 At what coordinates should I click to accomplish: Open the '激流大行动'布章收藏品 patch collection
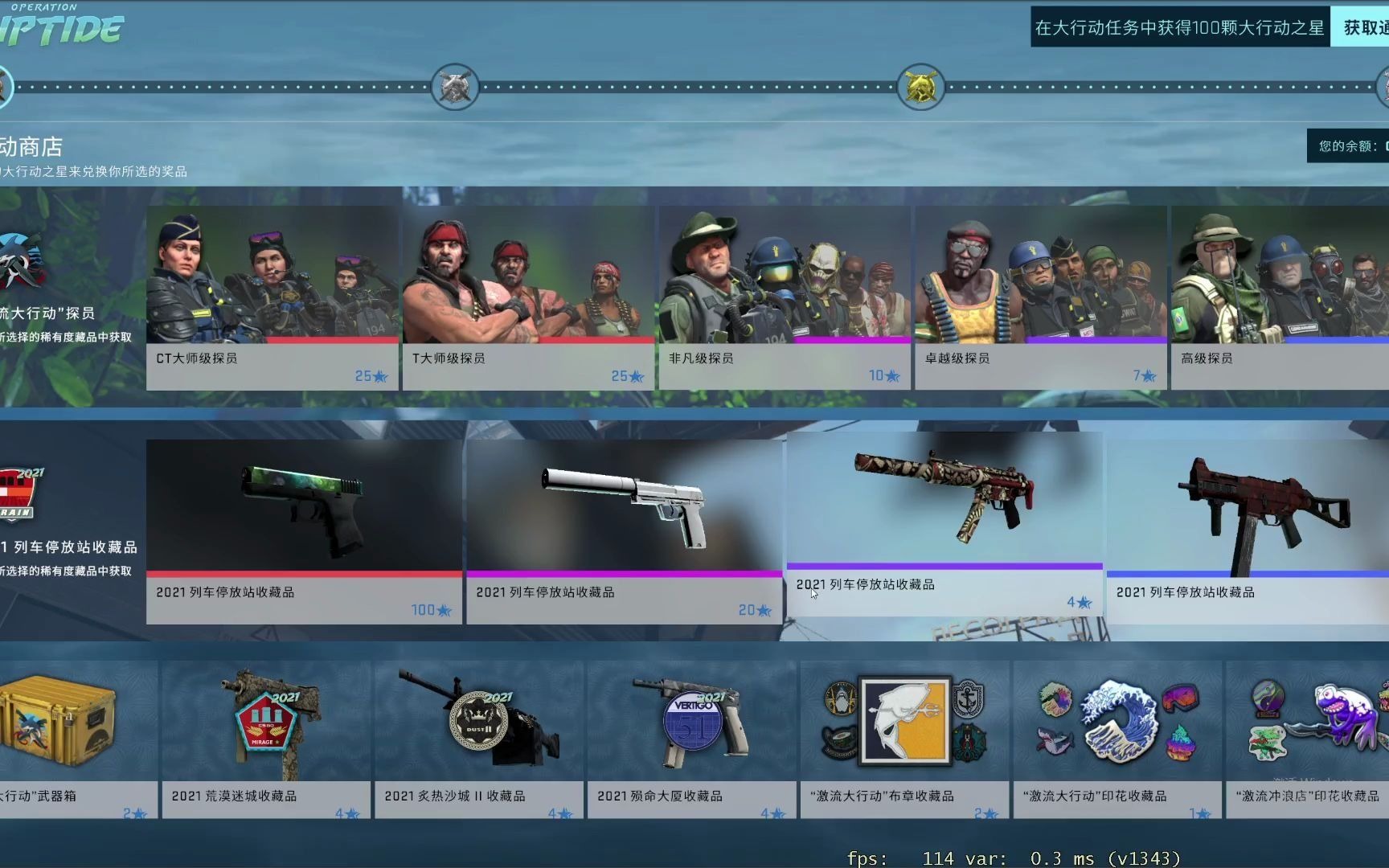[x=904, y=723]
